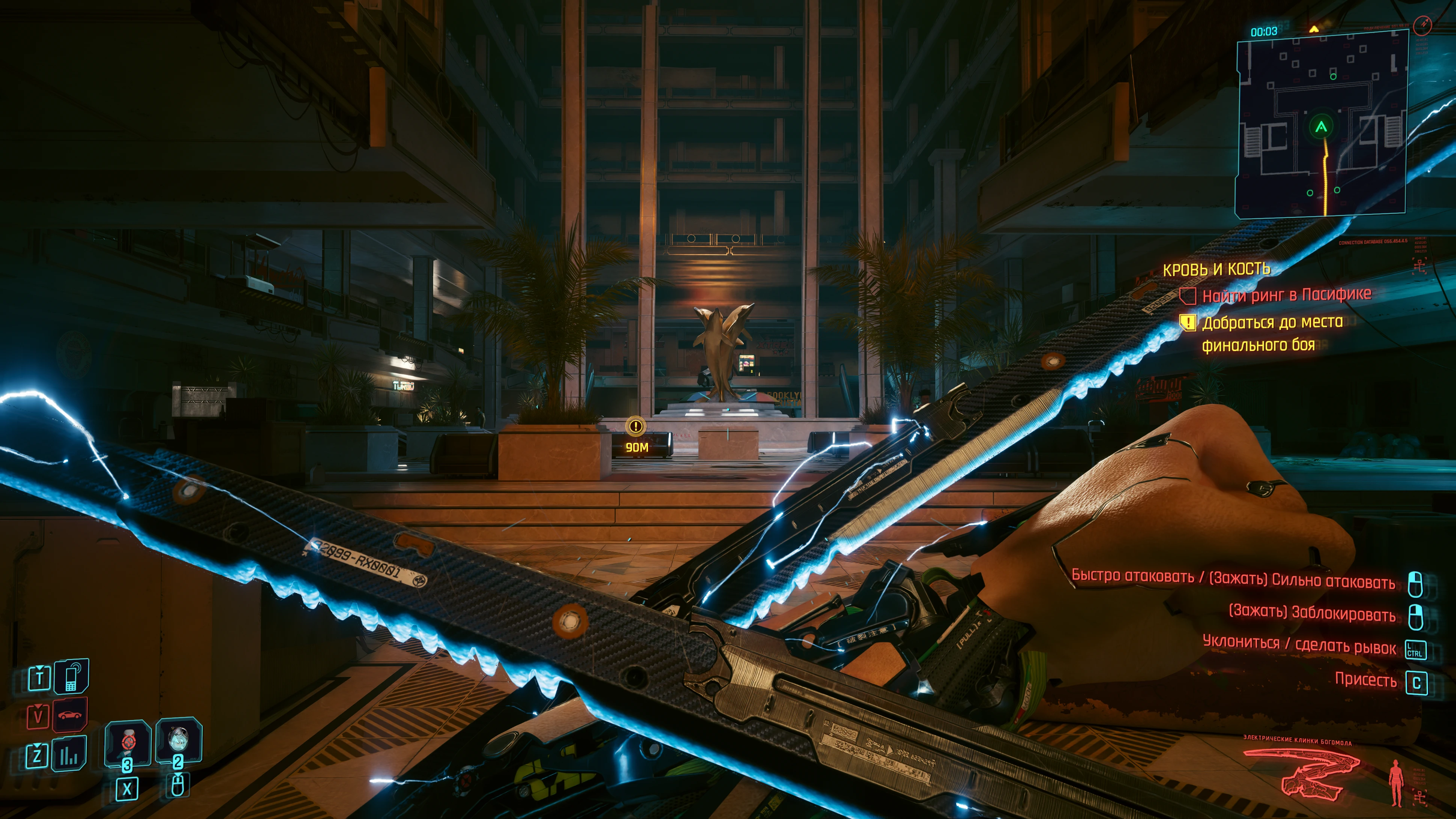Viewport: 1456px width, 819px height.
Task: Click the quest title 'Кровь и кость'
Action: 1216,270
